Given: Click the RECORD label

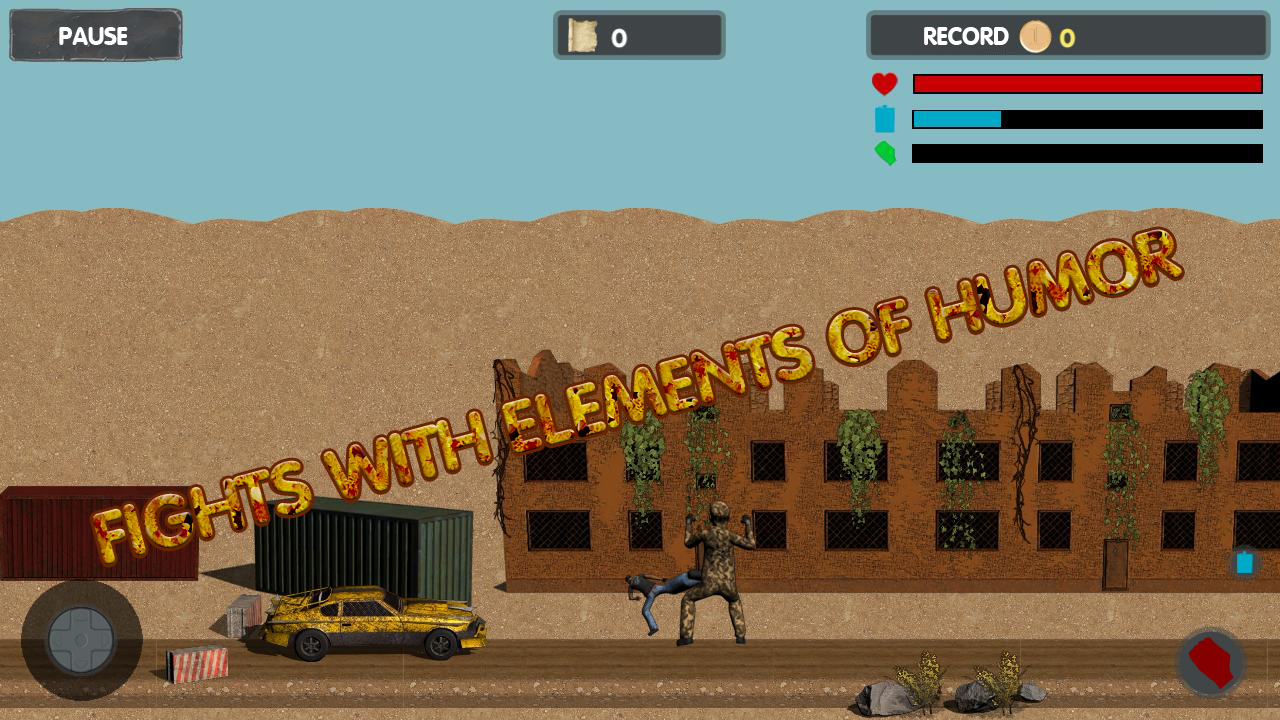Looking at the screenshot, I should click(967, 37).
